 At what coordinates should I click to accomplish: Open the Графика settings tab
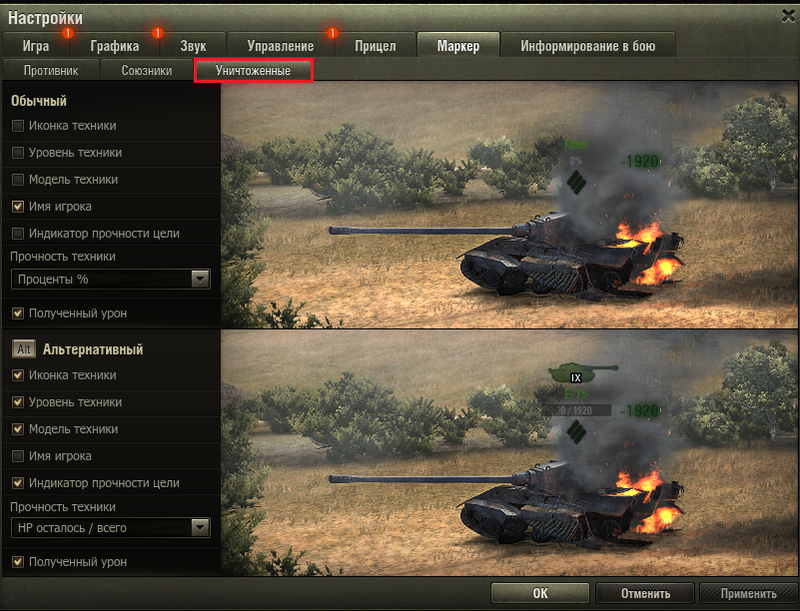click(113, 46)
